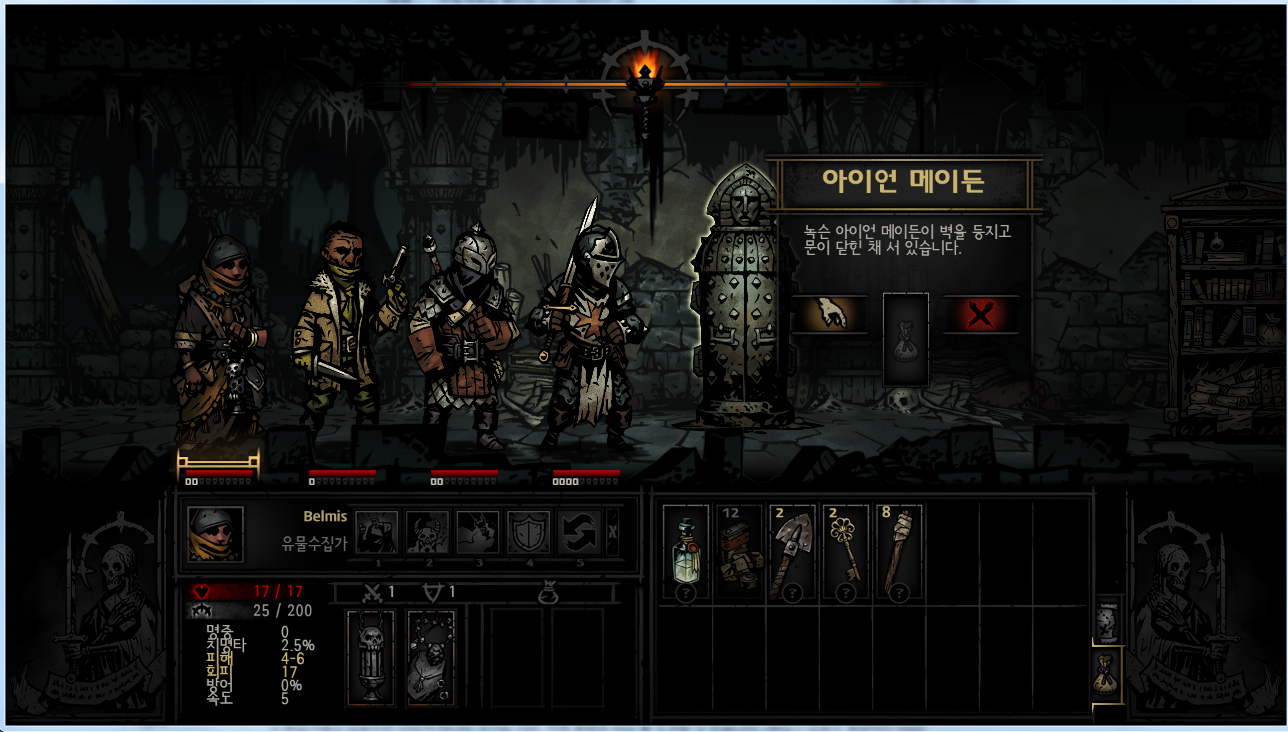The width and height of the screenshot is (1288, 732).
Task: Select the item slot in the curio prompt
Action: (x=906, y=338)
